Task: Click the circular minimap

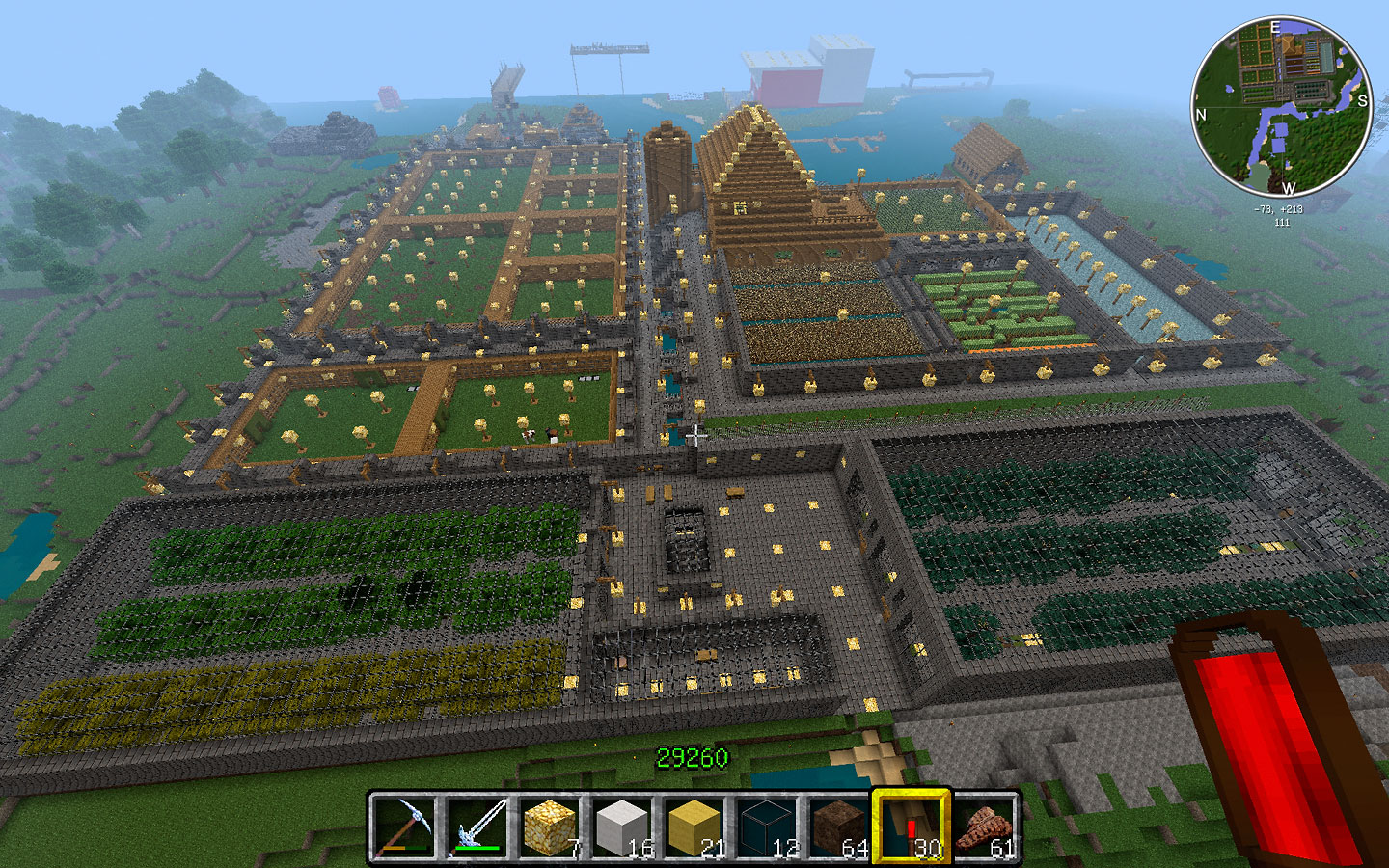Action: 1281,105
